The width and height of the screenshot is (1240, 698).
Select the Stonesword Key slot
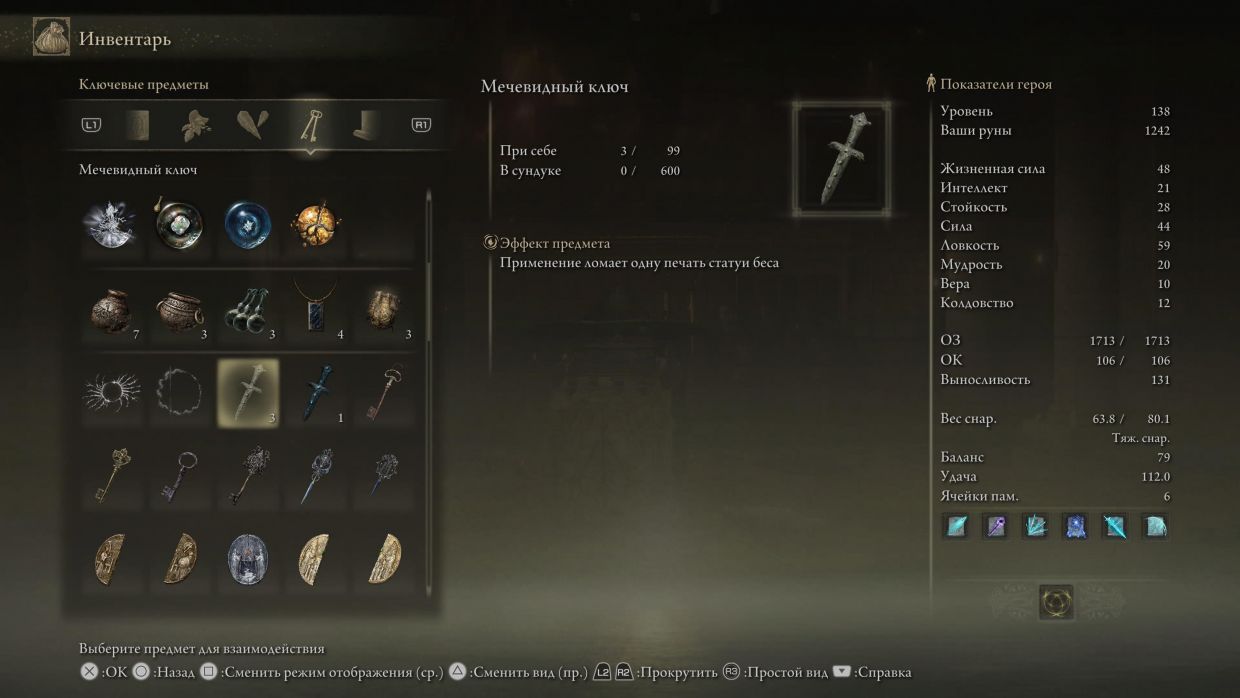(248, 393)
